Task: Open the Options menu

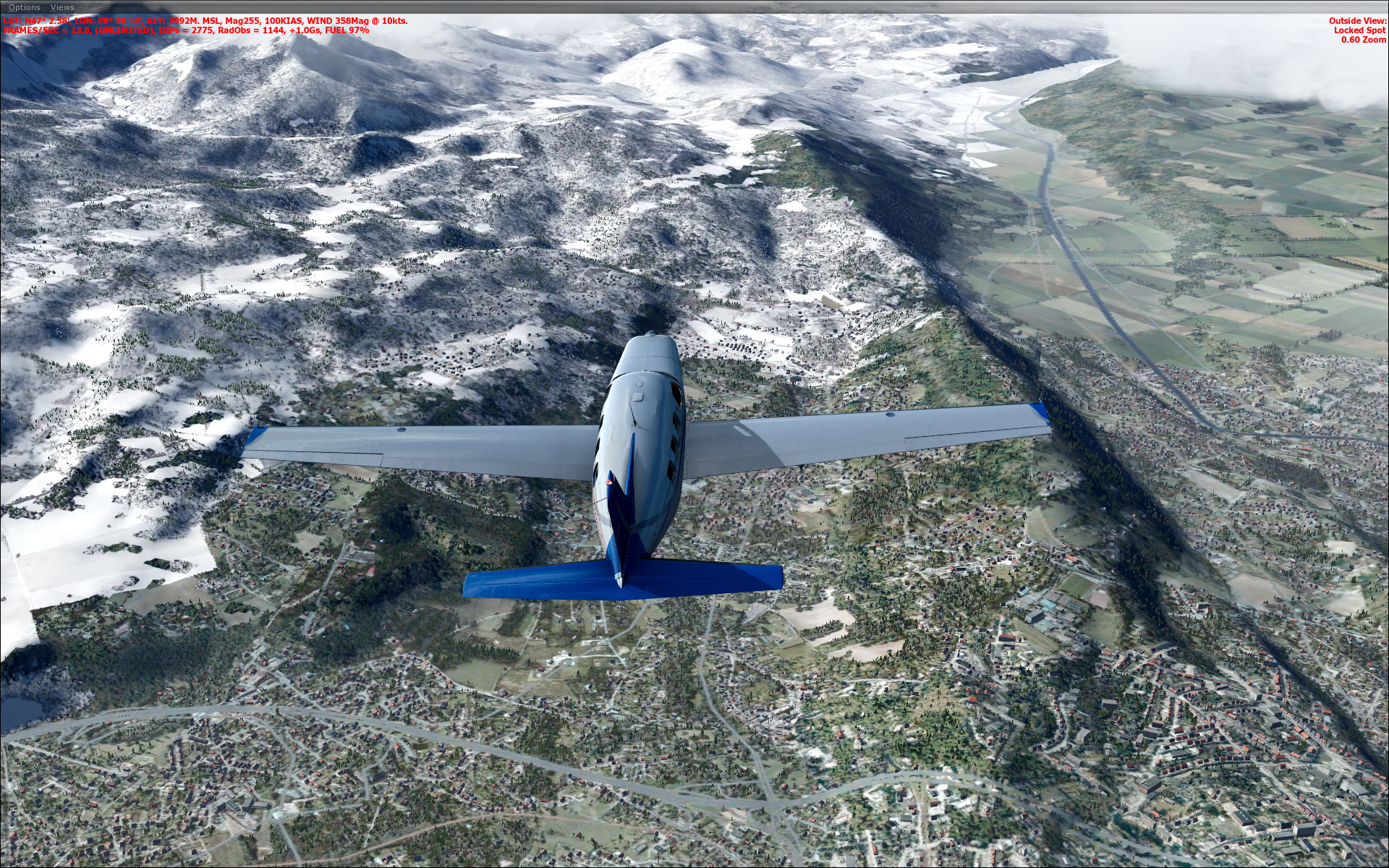Action: pos(24,7)
